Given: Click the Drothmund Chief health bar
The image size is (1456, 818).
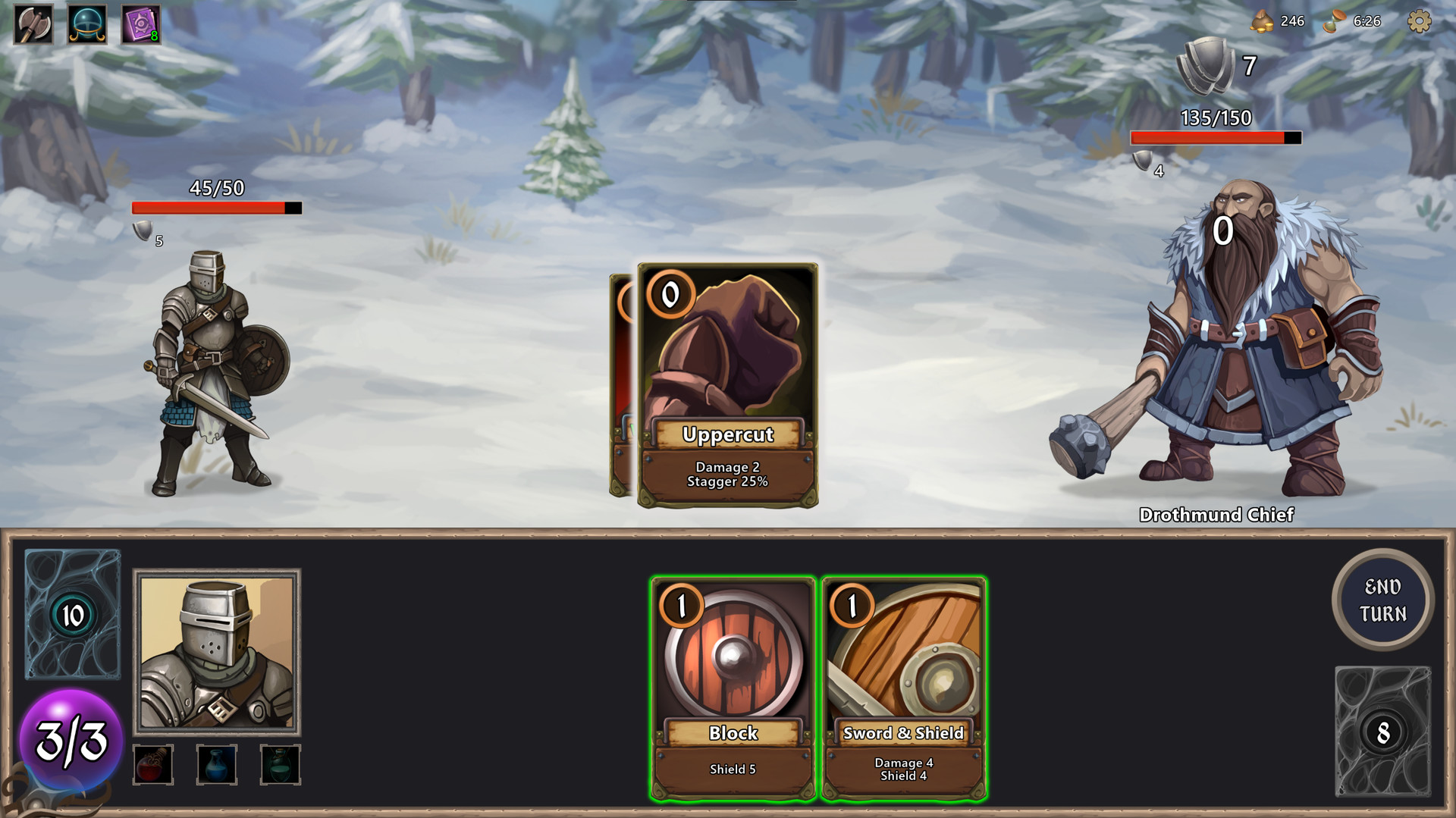Looking at the screenshot, I should coord(1213,138).
